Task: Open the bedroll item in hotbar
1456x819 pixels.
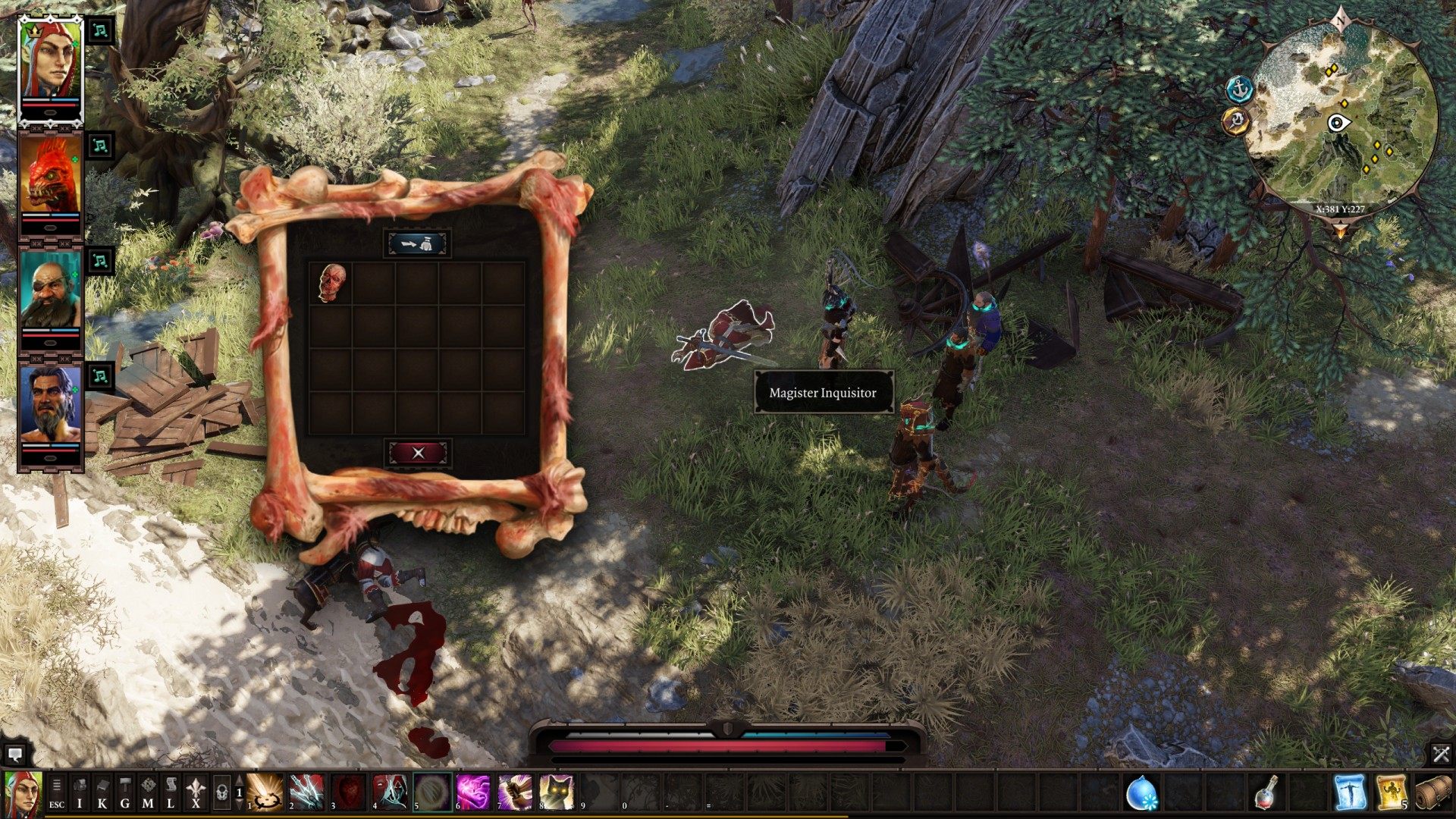Action: [x=1432, y=792]
